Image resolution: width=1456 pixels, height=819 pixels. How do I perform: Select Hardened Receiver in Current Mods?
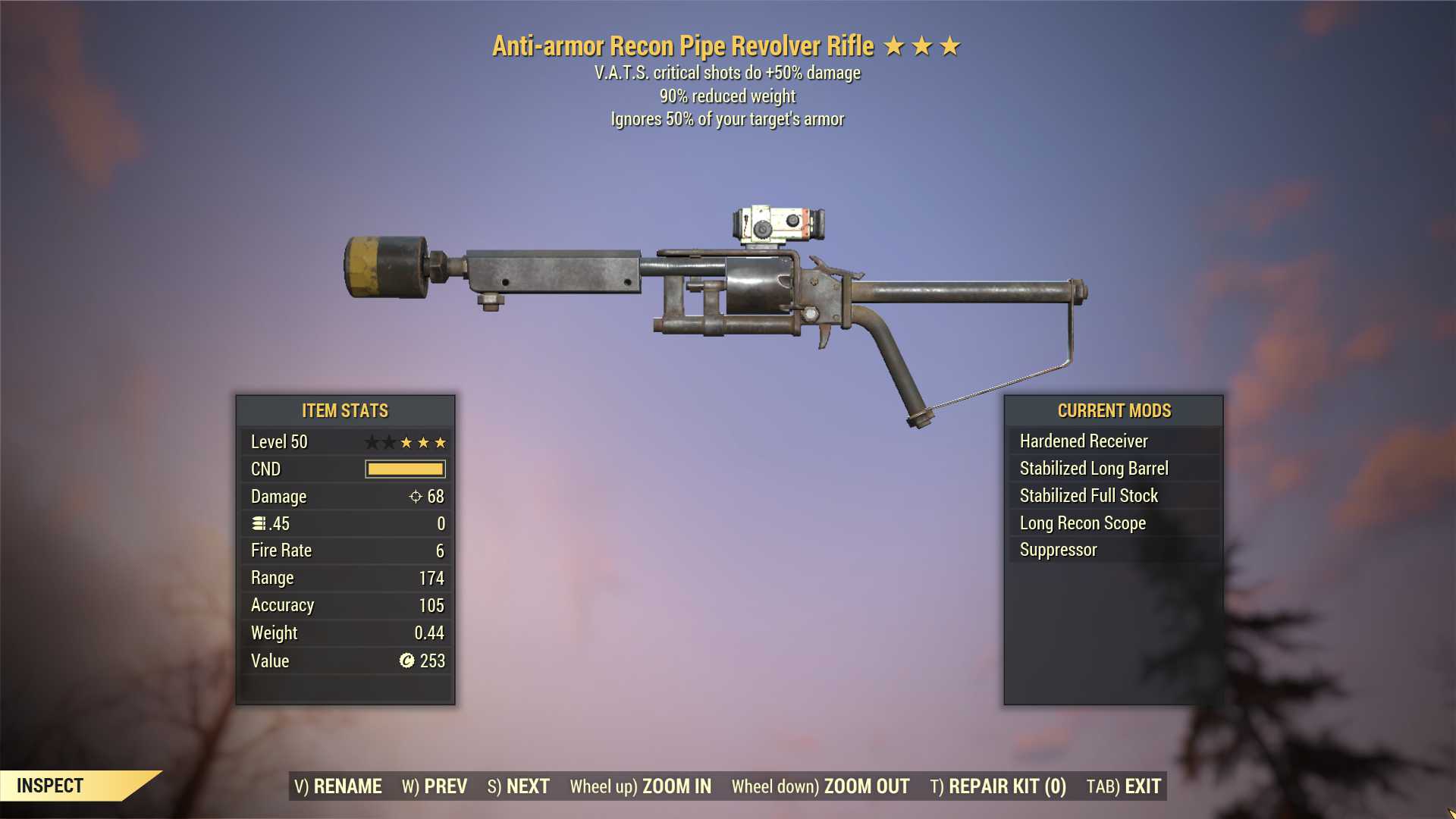1083,441
